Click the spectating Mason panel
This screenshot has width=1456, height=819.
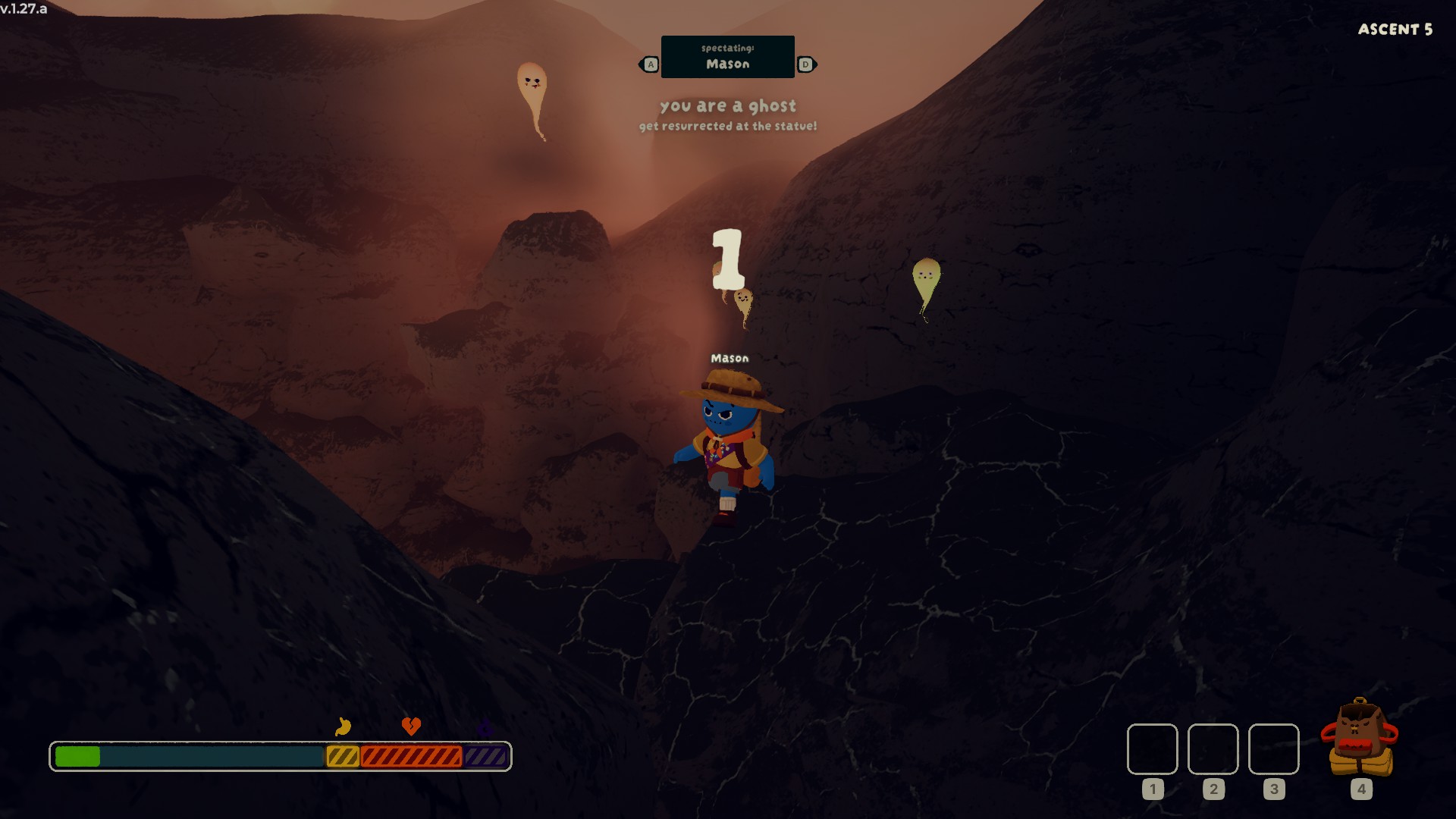click(727, 57)
